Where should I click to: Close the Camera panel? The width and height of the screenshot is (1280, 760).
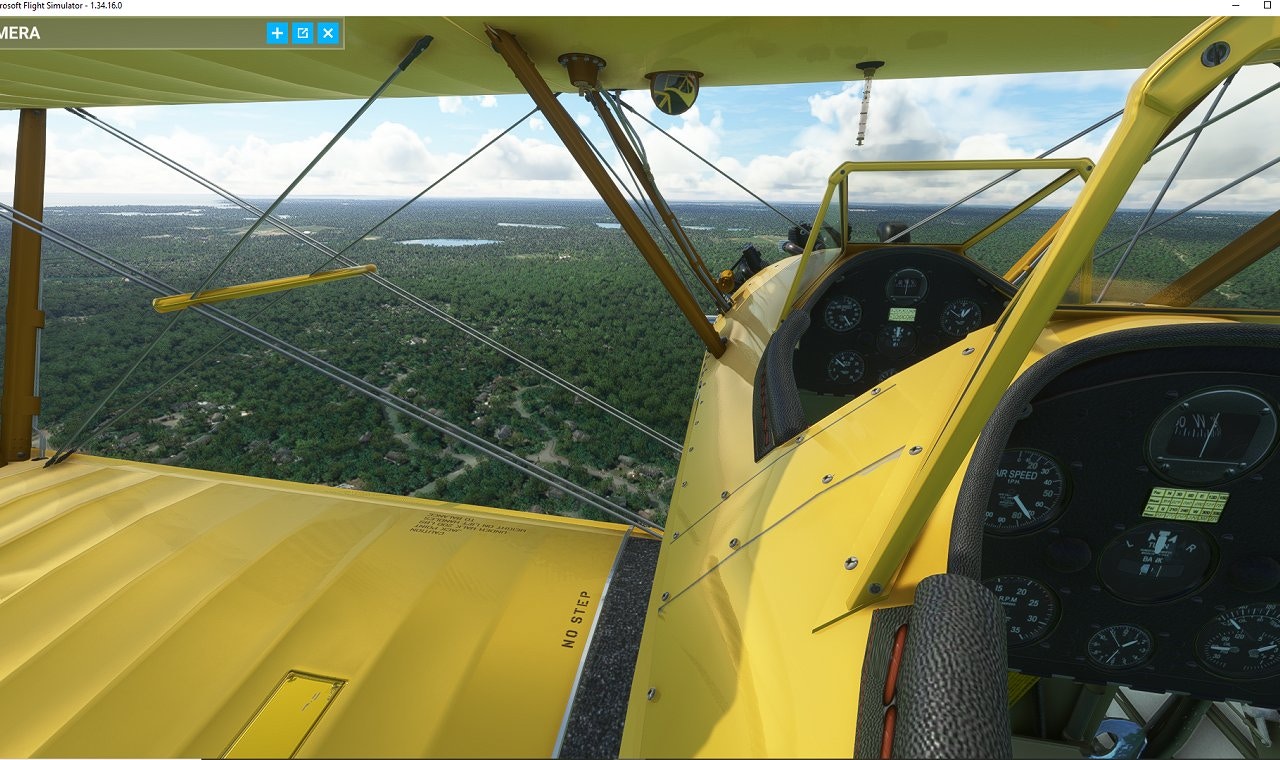328,33
